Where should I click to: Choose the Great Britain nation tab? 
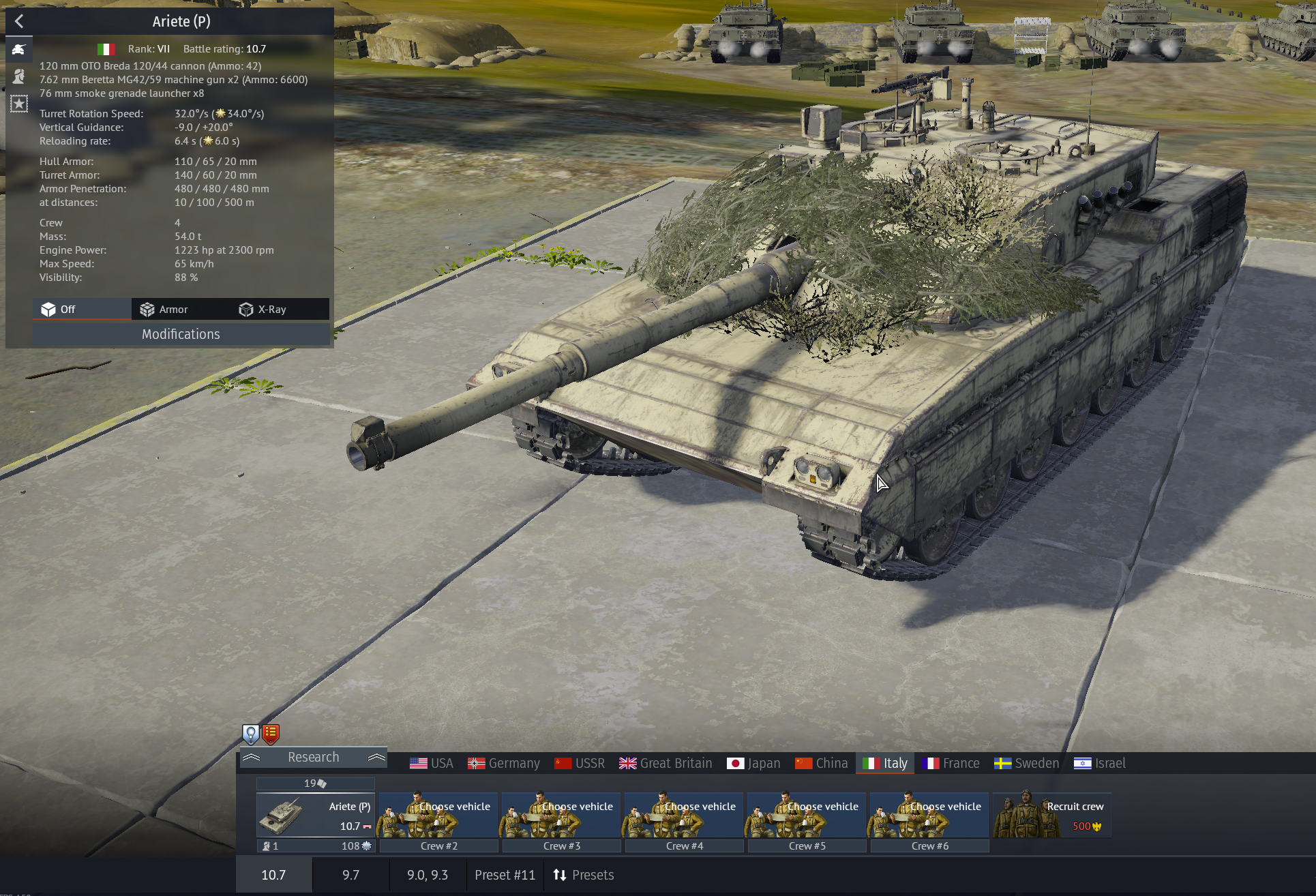coord(666,763)
